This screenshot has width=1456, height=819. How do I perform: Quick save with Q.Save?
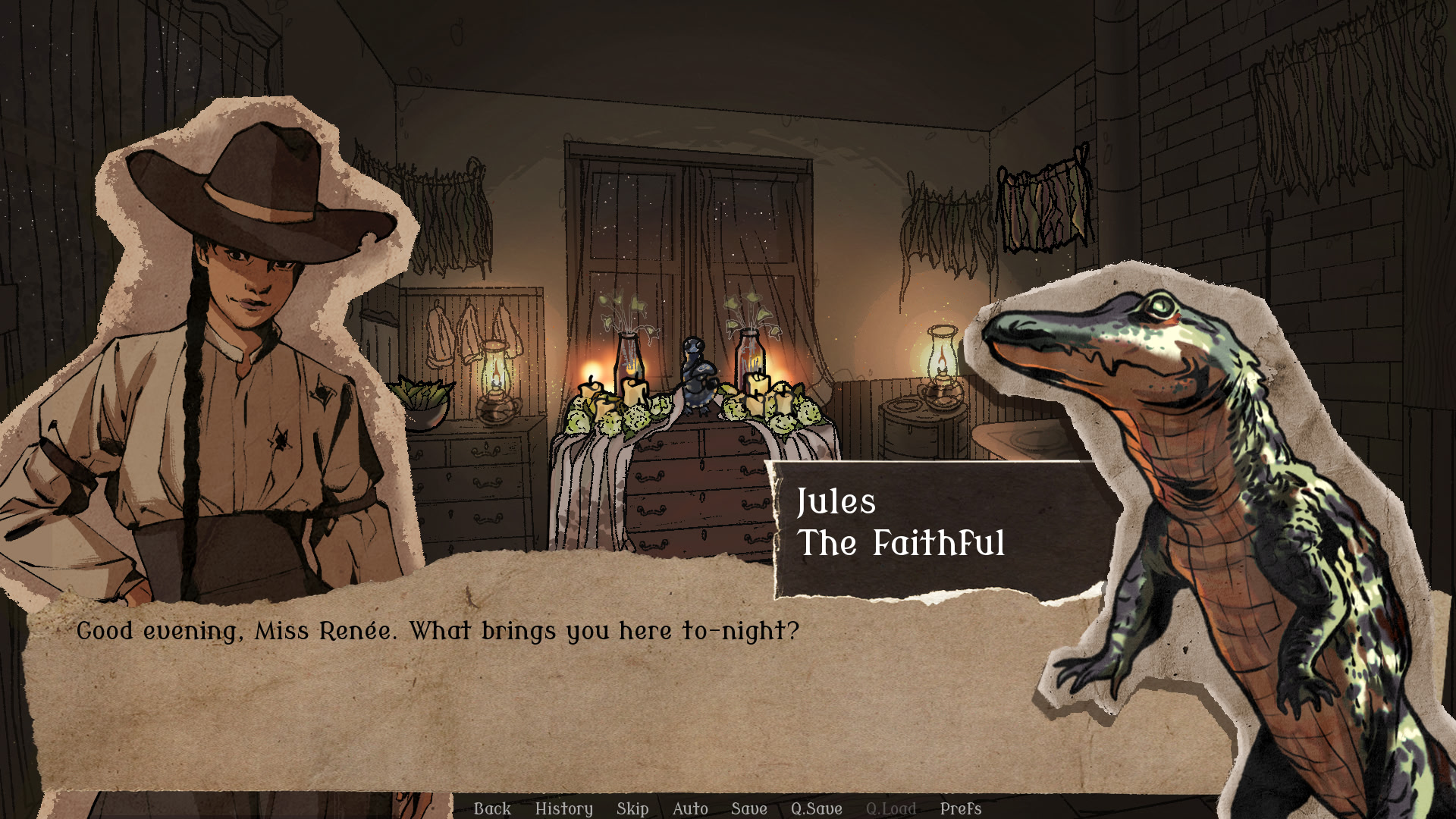(816, 808)
